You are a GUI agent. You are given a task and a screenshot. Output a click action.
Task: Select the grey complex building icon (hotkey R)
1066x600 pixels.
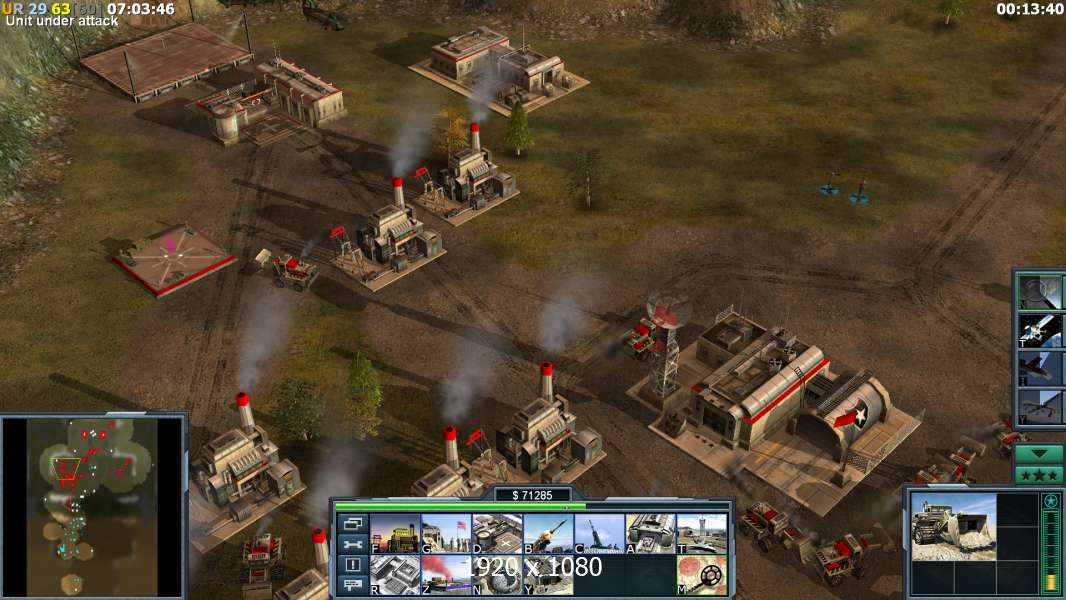click(395, 575)
